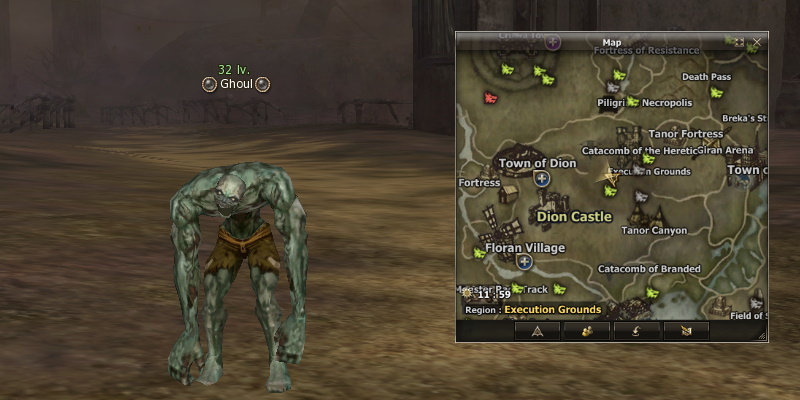This screenshot has height=400, width=800.
Task: Choose Catacomb of Branded on the map
Action: pyautogui.click(x=648, y=269)
